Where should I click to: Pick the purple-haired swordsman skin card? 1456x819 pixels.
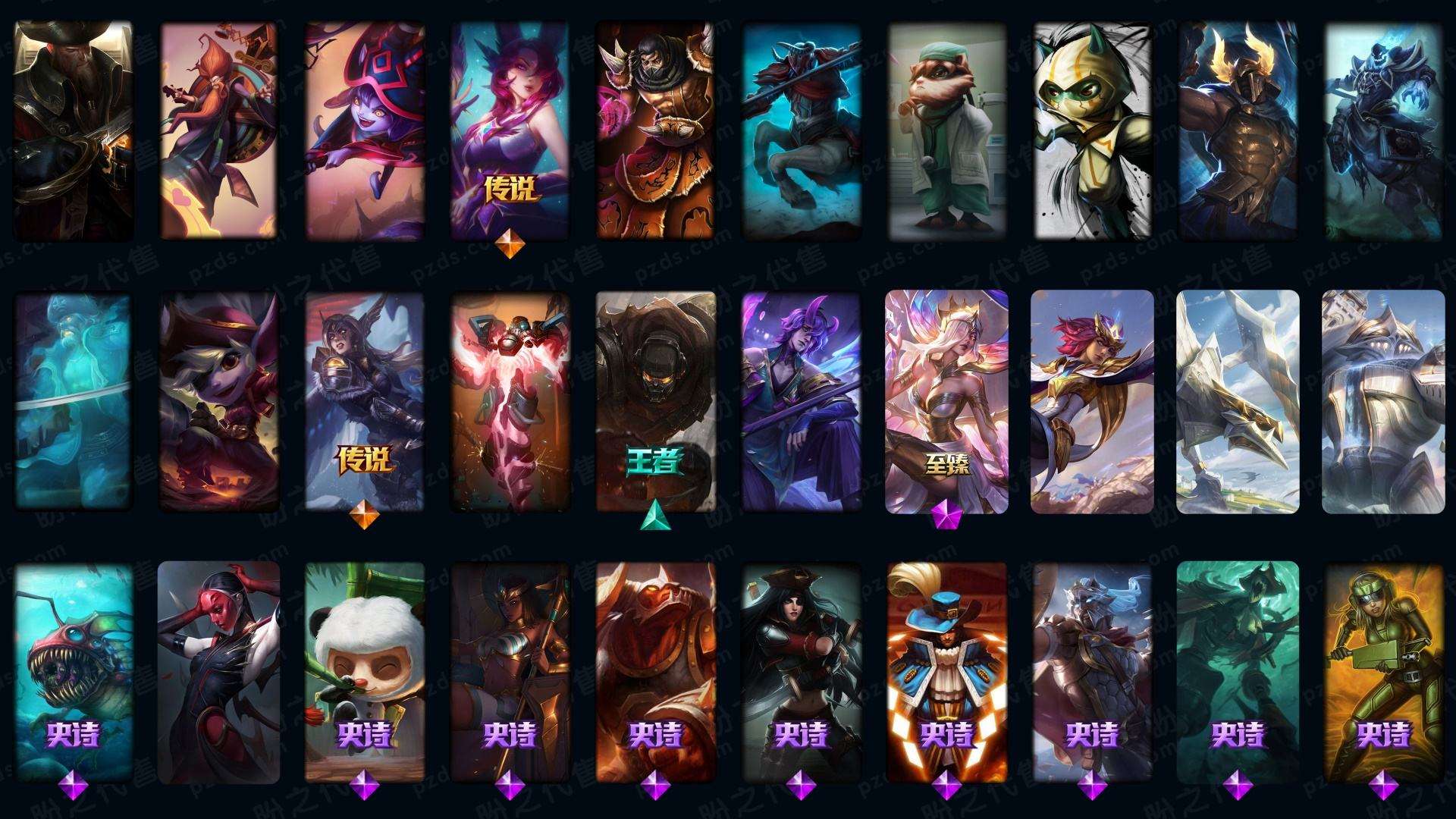point(801,402)
